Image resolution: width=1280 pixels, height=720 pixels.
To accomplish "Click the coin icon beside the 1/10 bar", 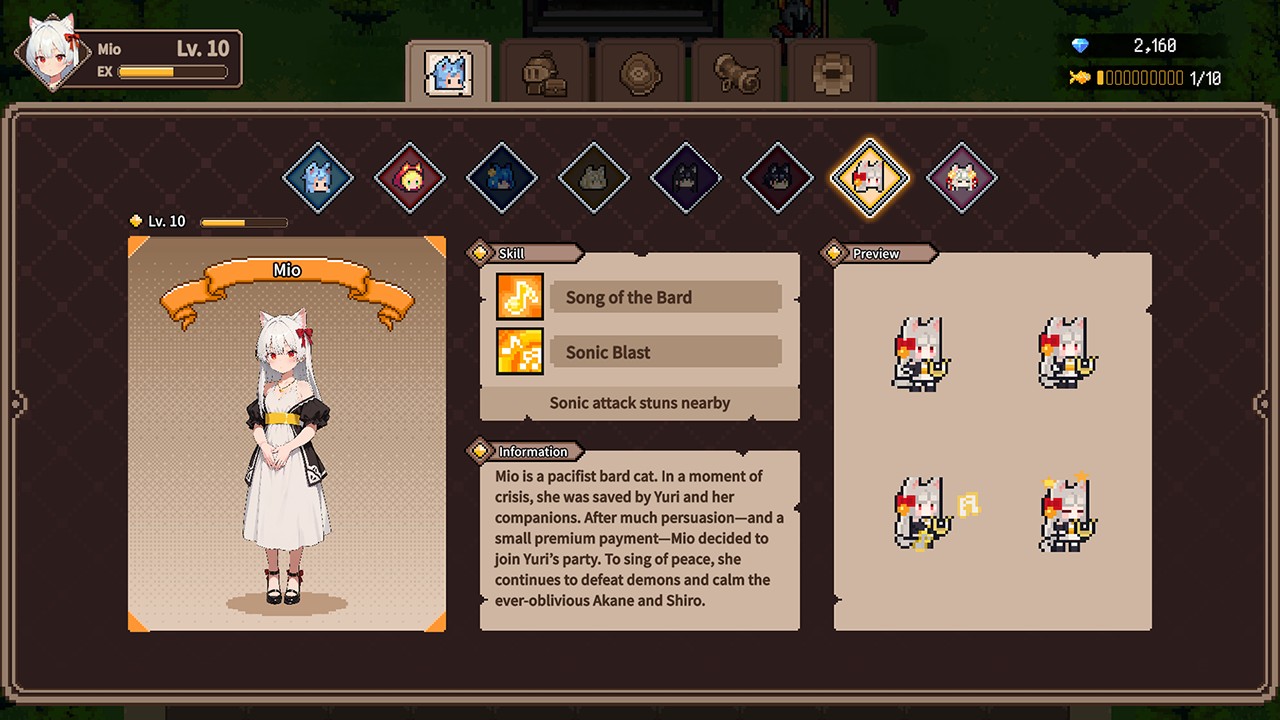I will [x=1078, y=77].
